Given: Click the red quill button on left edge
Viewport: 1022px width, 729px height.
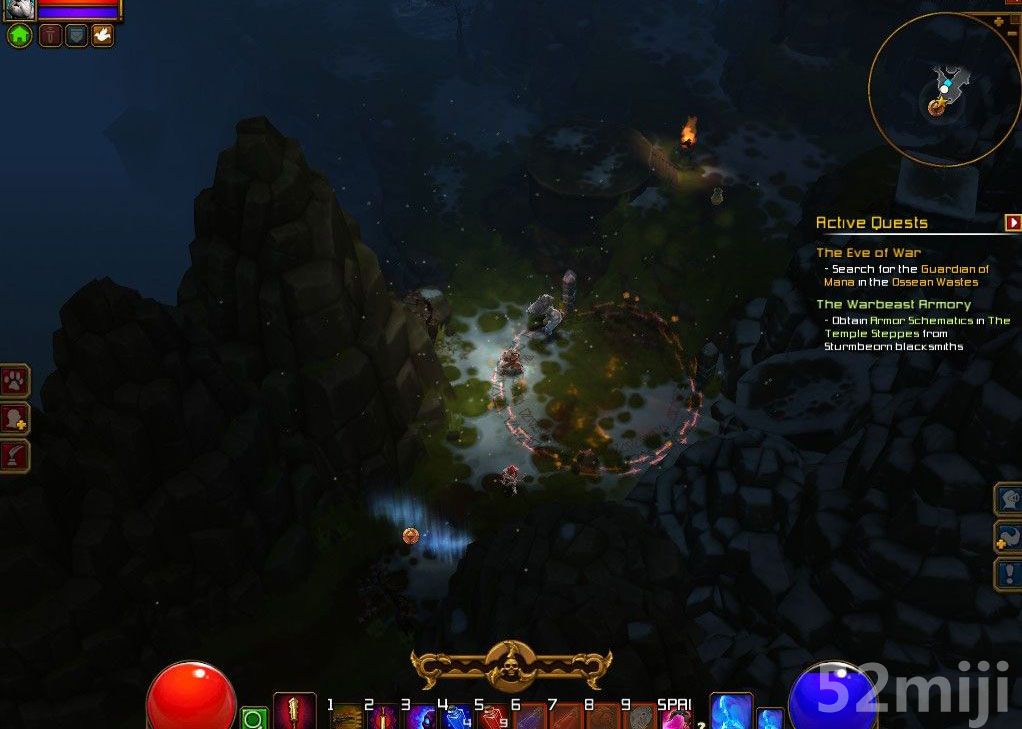Looking at the screenshot, I should [16, 456].
